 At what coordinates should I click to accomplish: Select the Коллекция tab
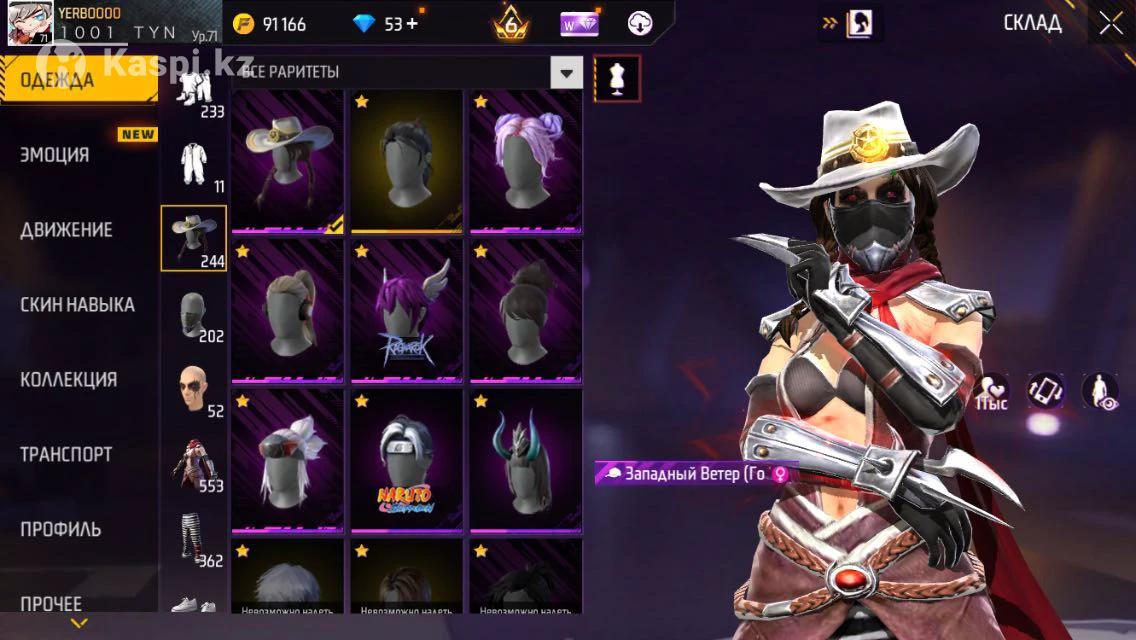tap(68, 380)
